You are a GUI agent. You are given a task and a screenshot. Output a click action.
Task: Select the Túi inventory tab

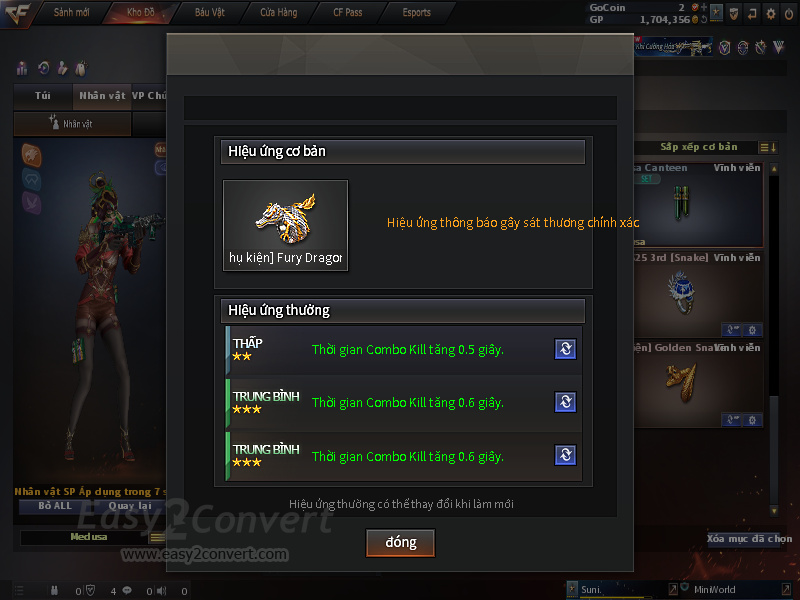coord(43,96)
